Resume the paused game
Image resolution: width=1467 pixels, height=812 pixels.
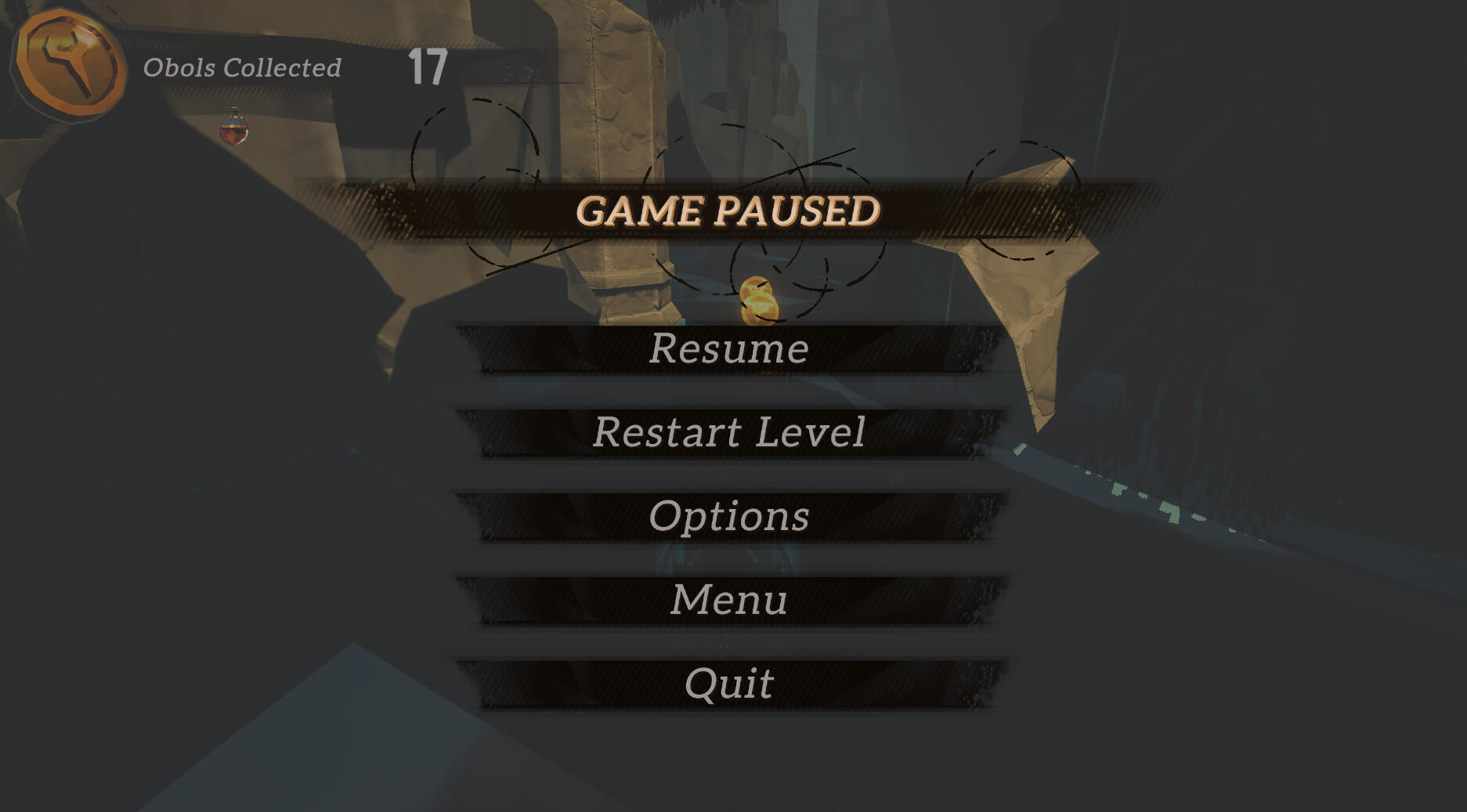click(729, 348)
